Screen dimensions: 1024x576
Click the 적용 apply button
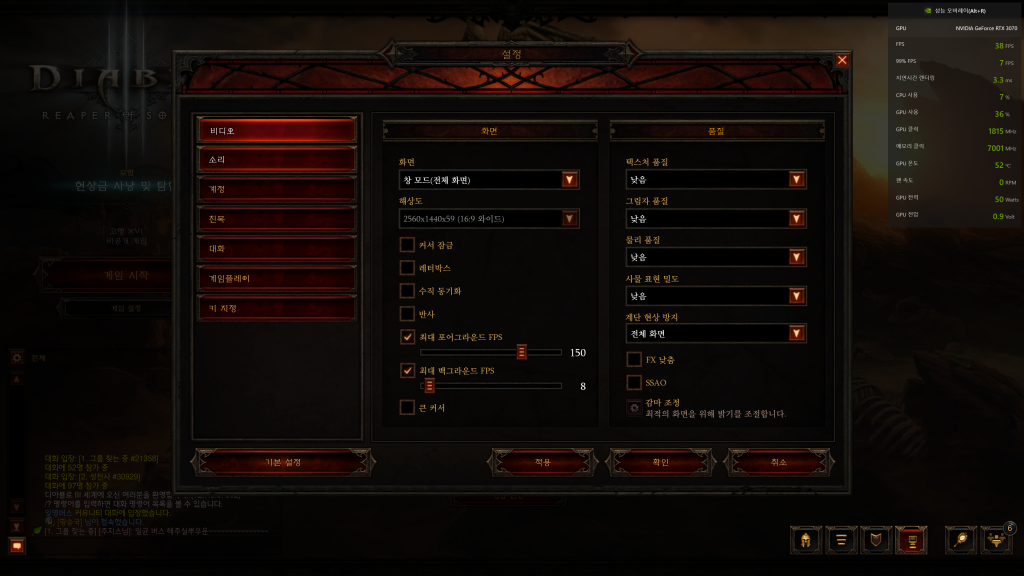tap(543, 462)
